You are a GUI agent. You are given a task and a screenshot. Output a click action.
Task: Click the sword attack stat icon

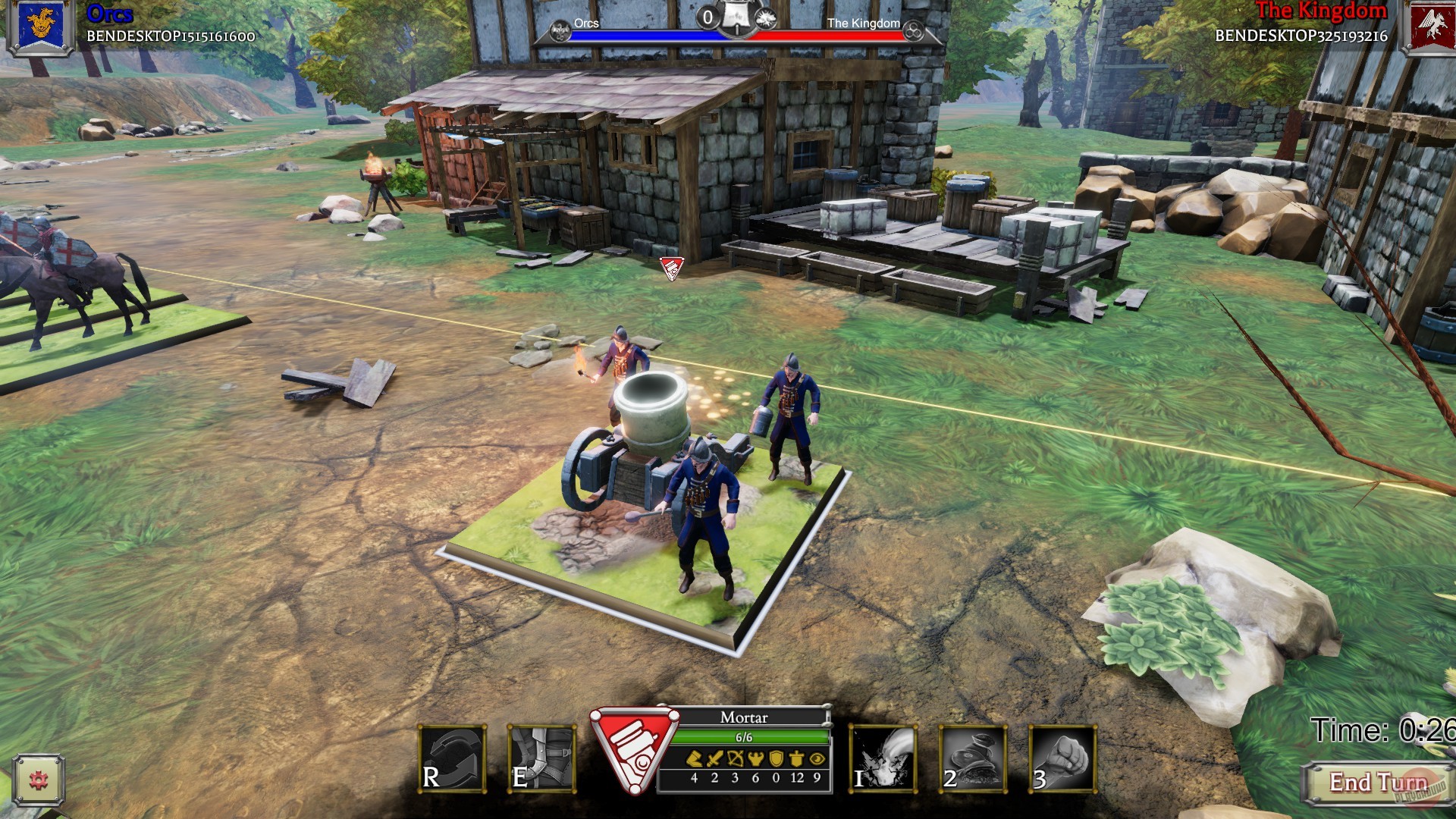[714, 758]
